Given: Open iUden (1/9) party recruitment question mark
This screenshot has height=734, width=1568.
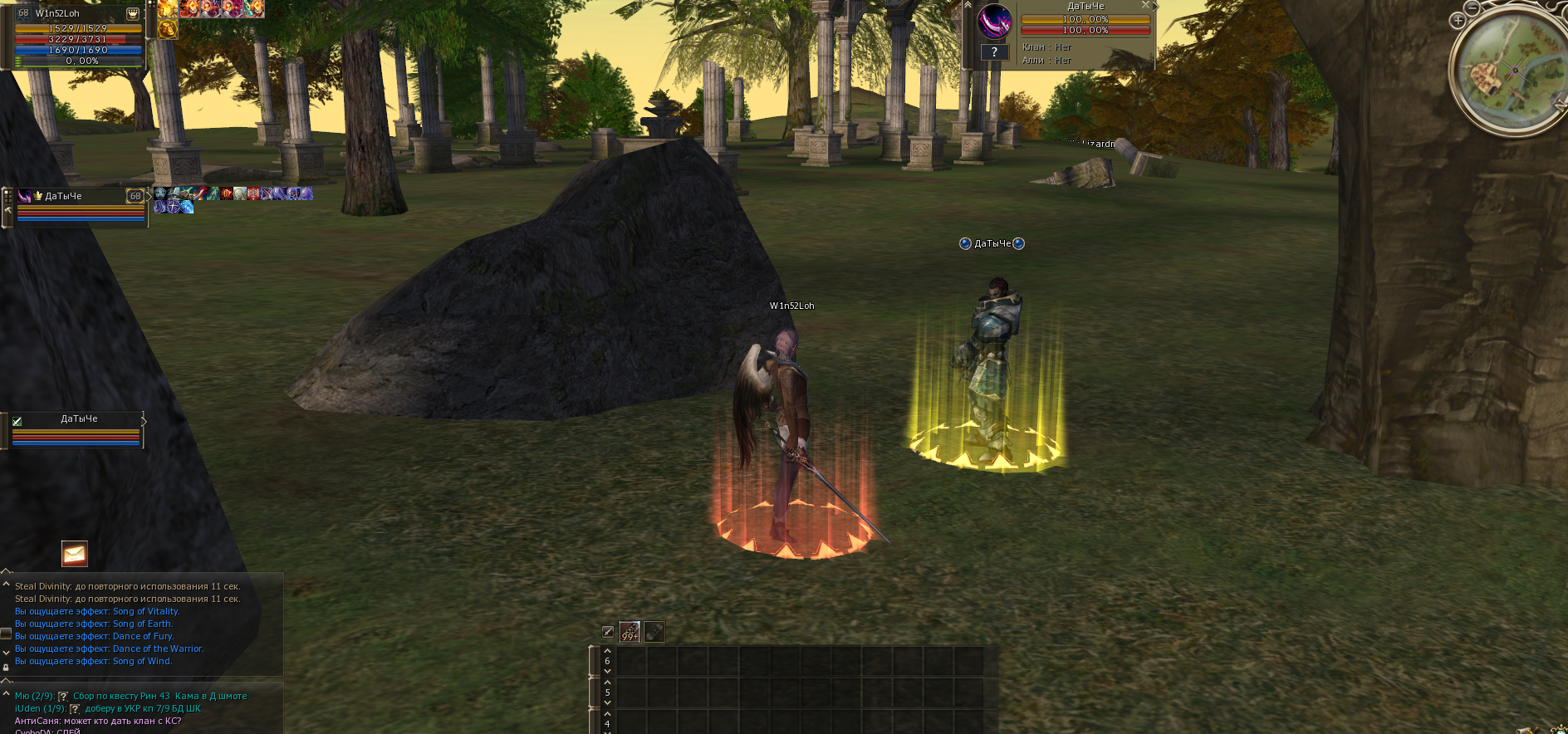Looking at the screenshot, I should click(75, 709).
